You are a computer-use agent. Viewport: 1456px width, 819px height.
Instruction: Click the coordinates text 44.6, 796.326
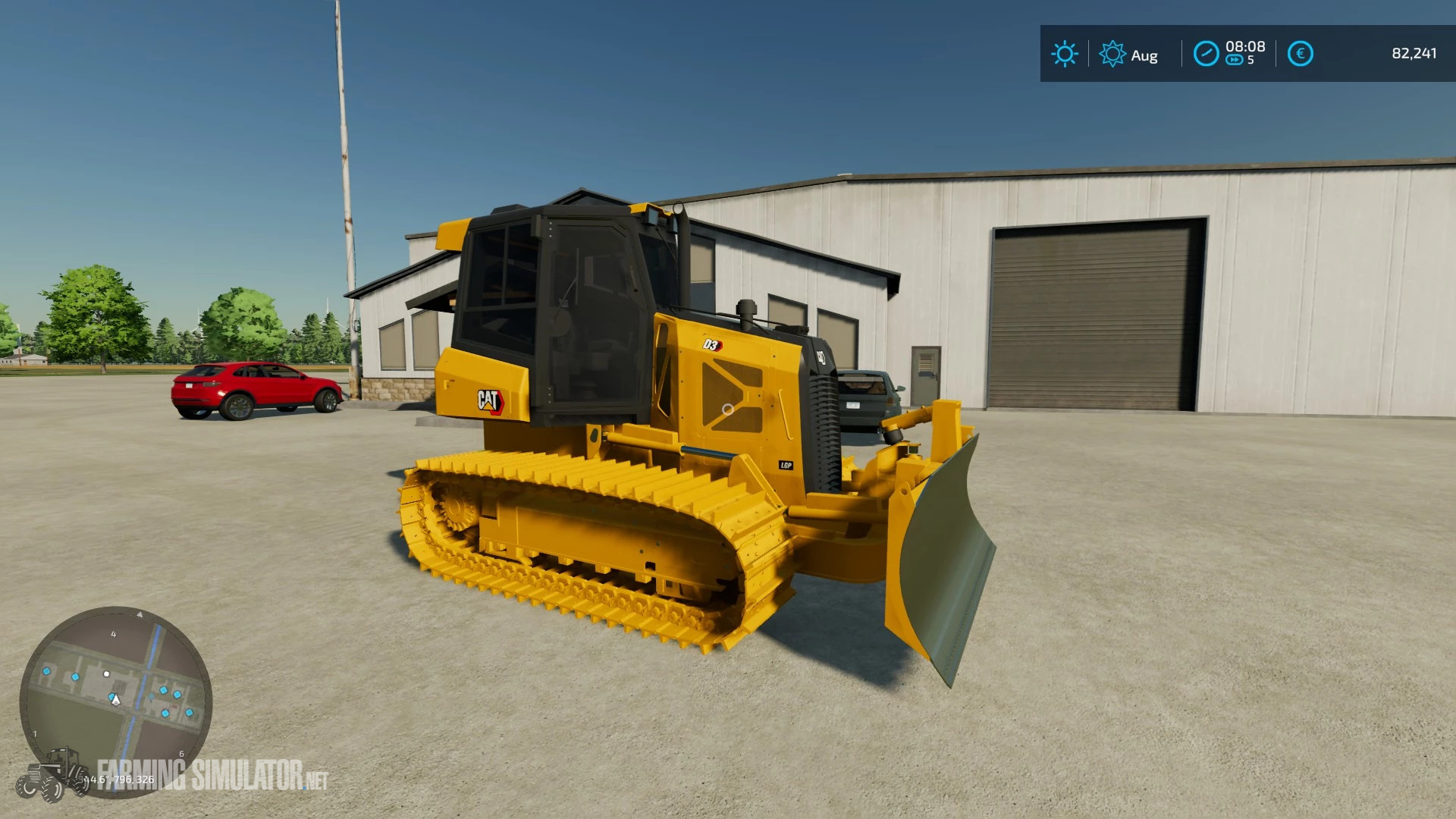click(x=118, y=779)
